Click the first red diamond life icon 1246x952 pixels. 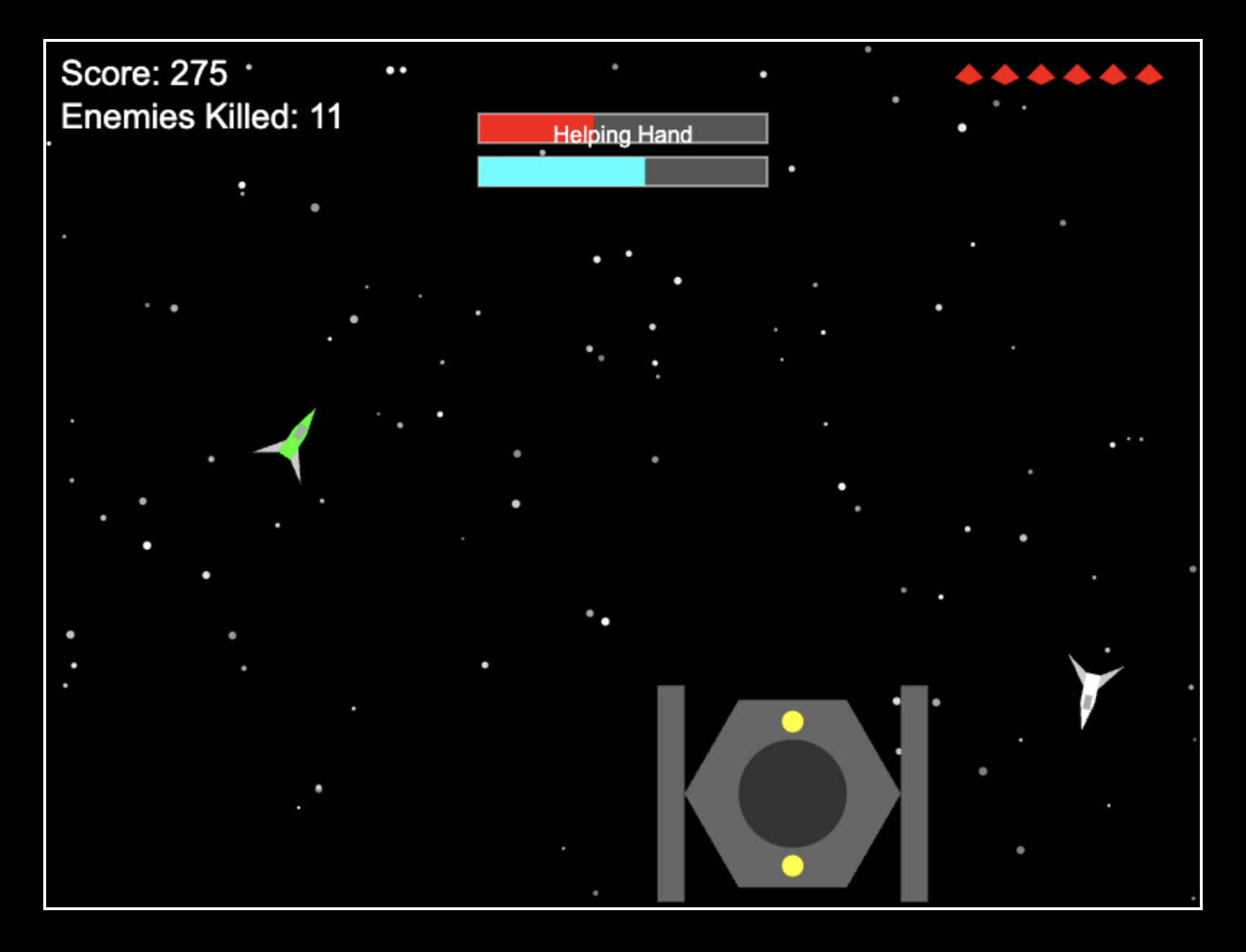[x=970, y=74]
